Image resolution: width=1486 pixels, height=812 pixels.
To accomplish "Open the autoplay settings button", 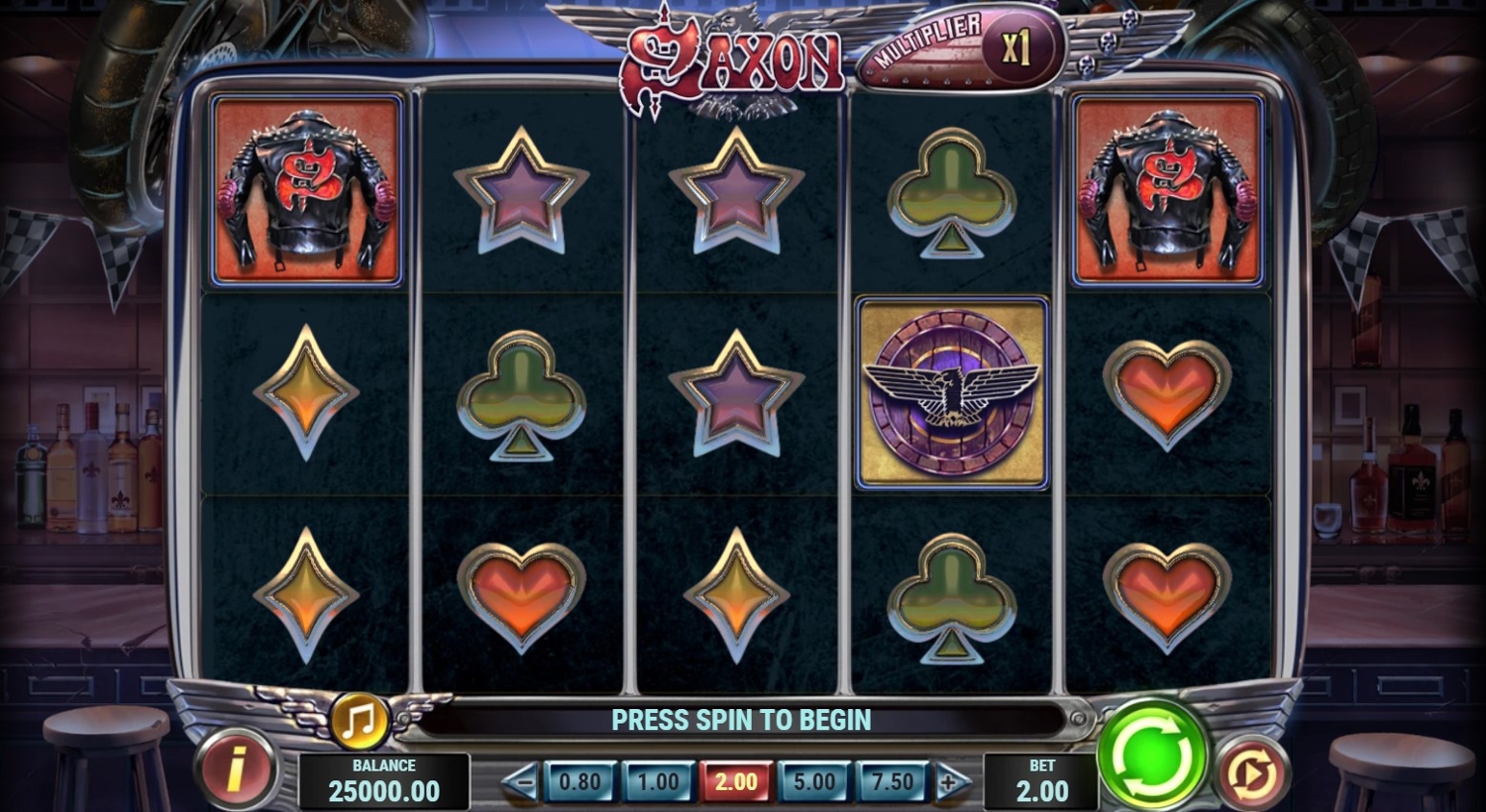I will pos(1252,773).
